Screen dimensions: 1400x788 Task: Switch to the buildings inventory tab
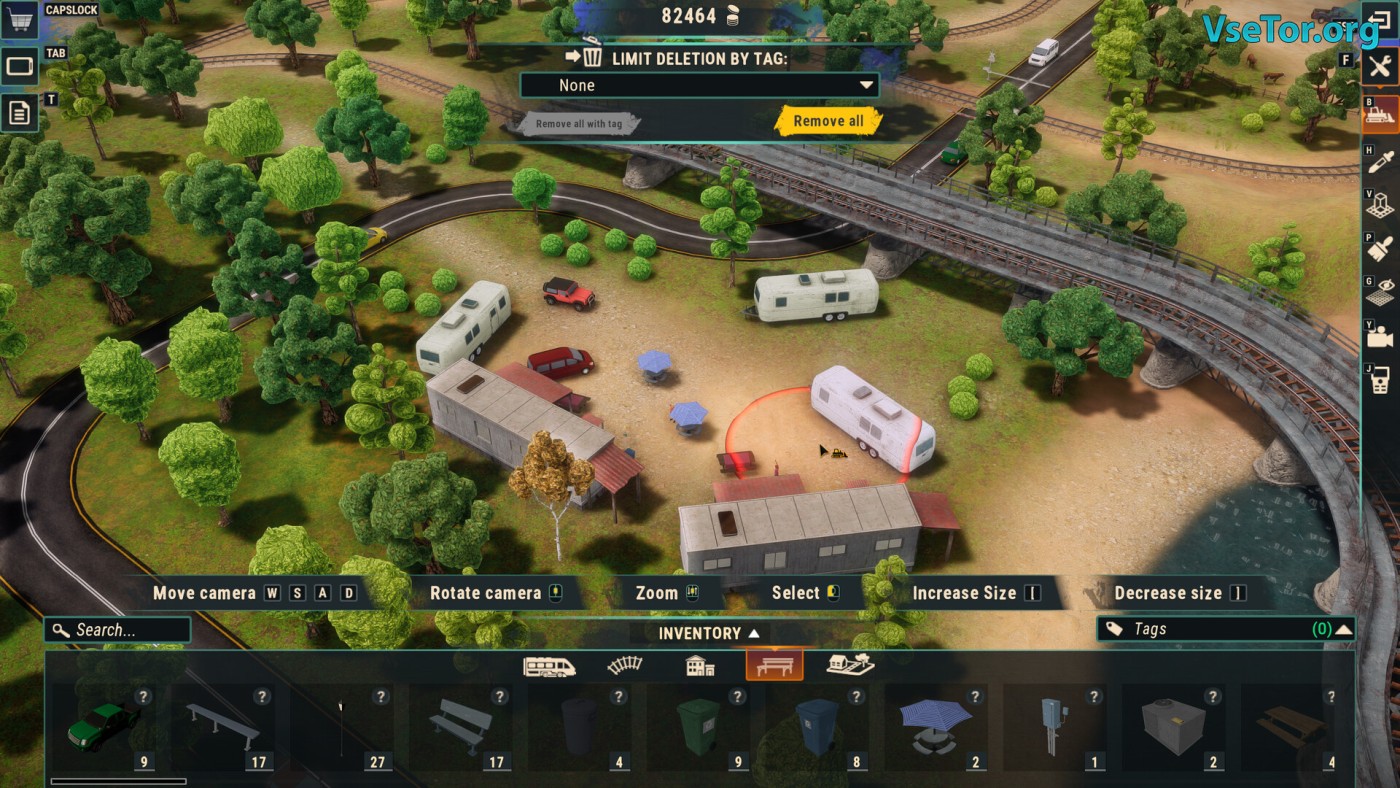pos(700,665)
